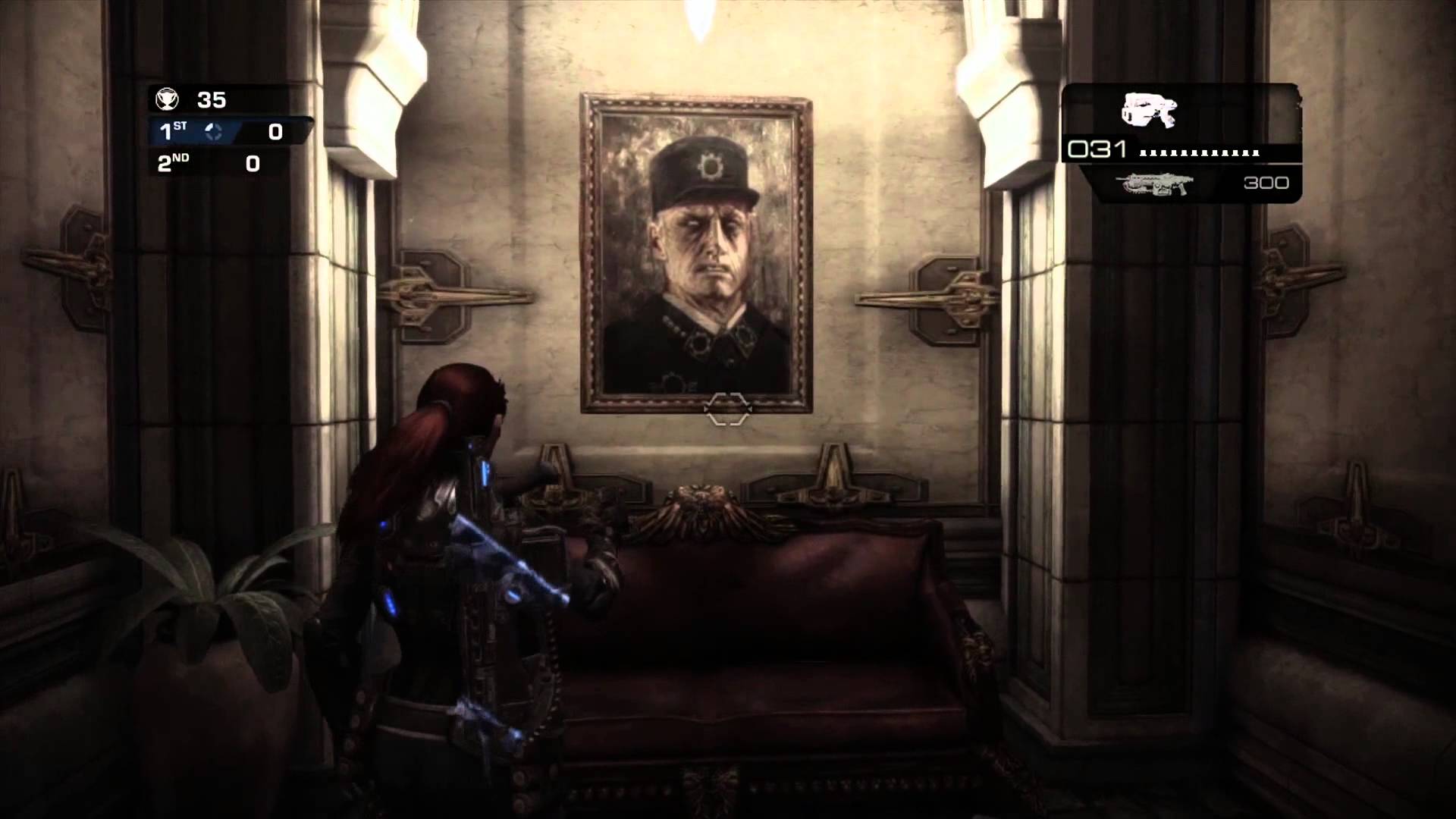This screenshot has height=819, width=1456.
Task: Collapse the score standings list
Action: coord(220,148)
